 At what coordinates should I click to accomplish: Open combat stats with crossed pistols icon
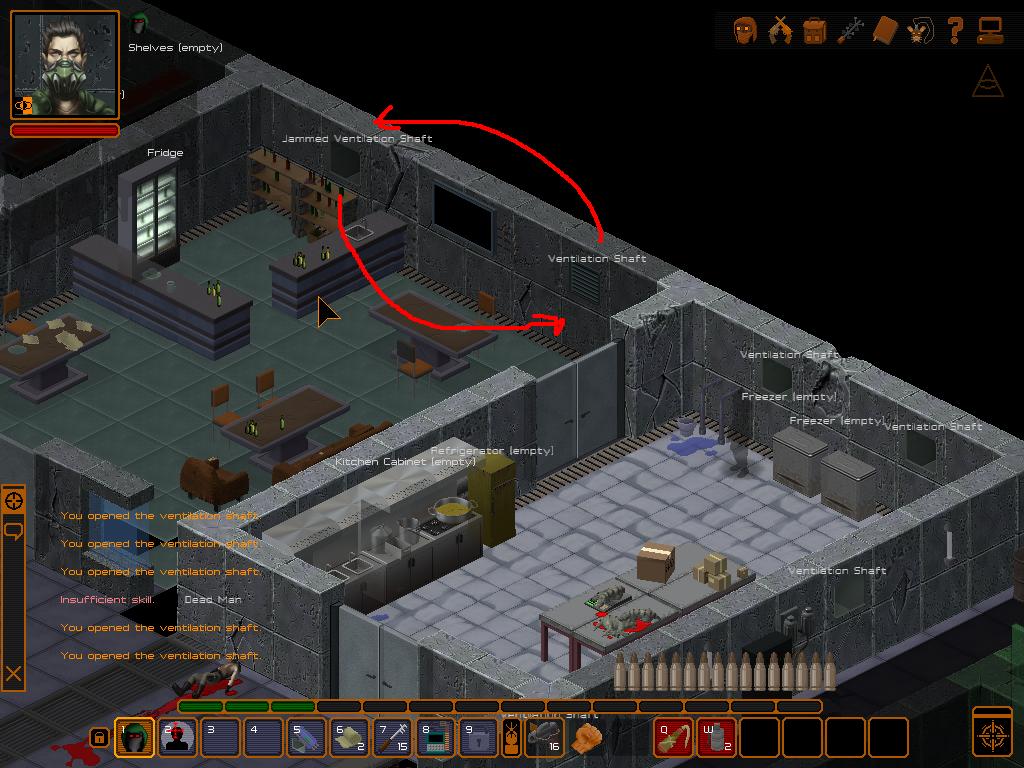click(779, 30)
